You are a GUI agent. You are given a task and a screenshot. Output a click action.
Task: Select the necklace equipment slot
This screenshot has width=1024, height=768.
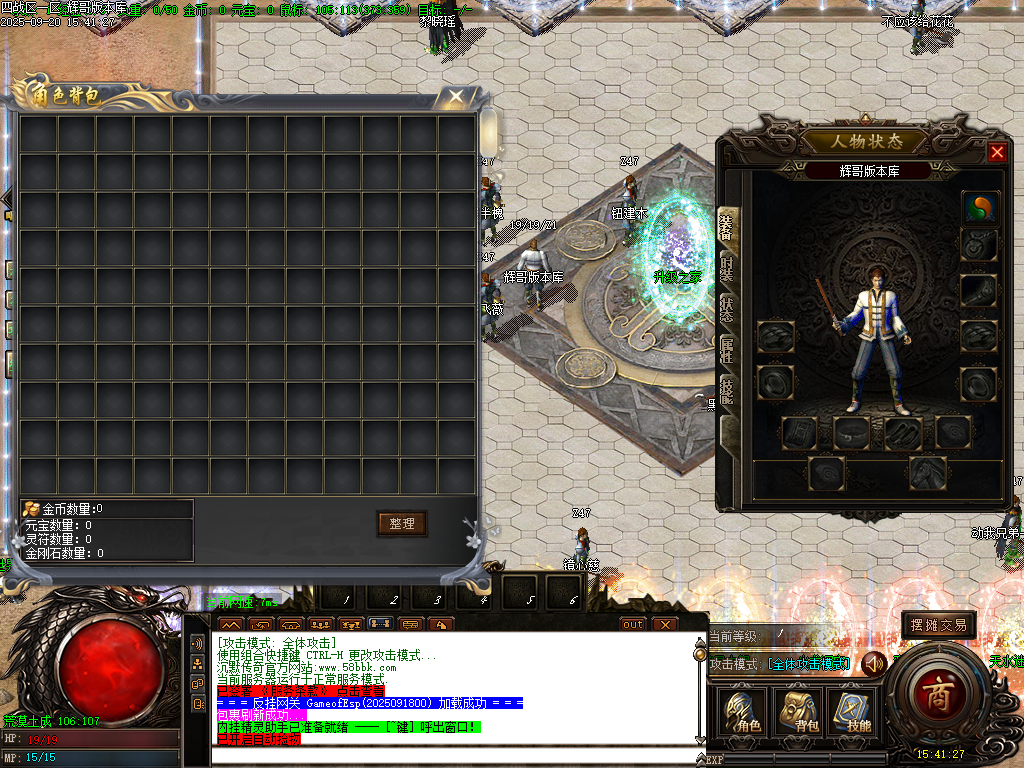979,245
